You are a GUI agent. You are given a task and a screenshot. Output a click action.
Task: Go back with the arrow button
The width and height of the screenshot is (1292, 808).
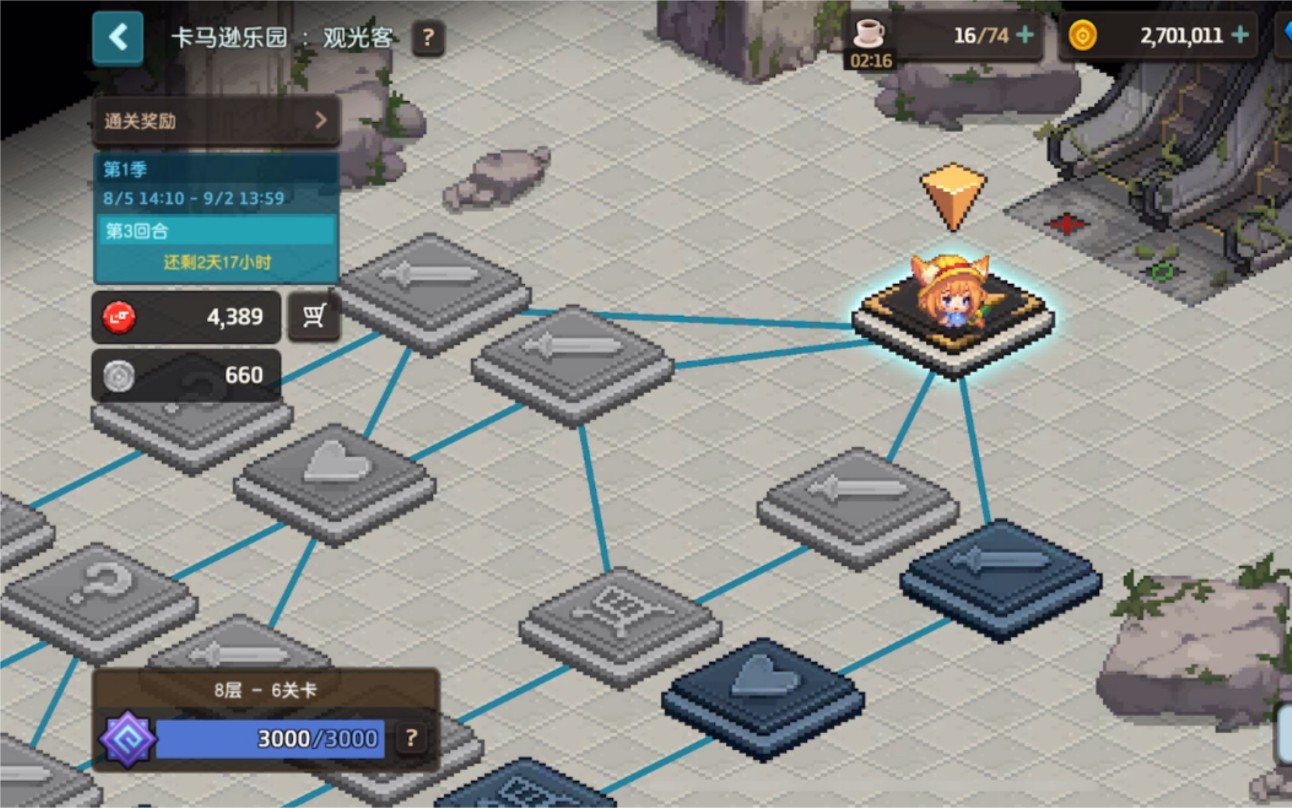pos(118,38)
